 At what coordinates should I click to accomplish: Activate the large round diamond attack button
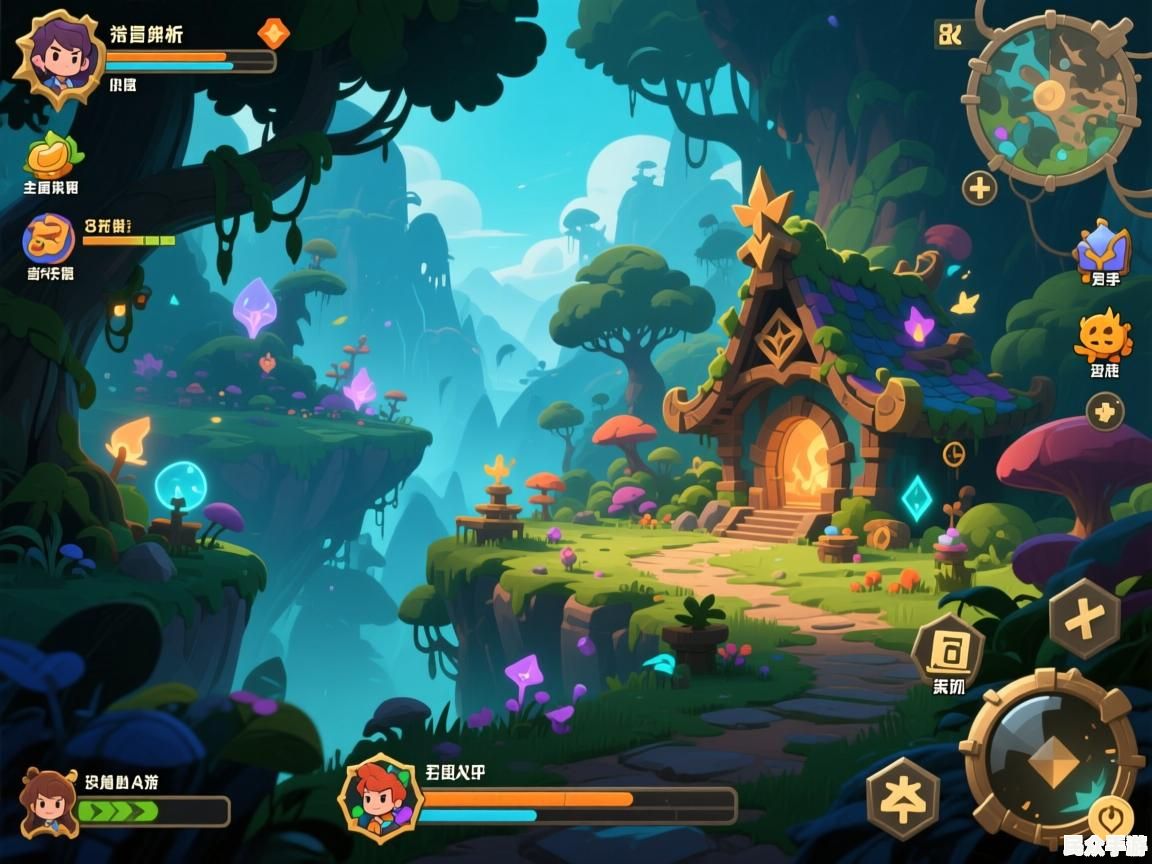1052,756
